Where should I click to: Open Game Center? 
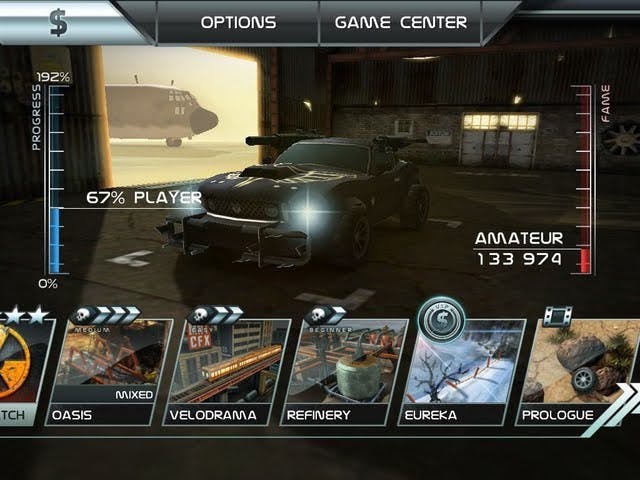(x=400, y=22)
